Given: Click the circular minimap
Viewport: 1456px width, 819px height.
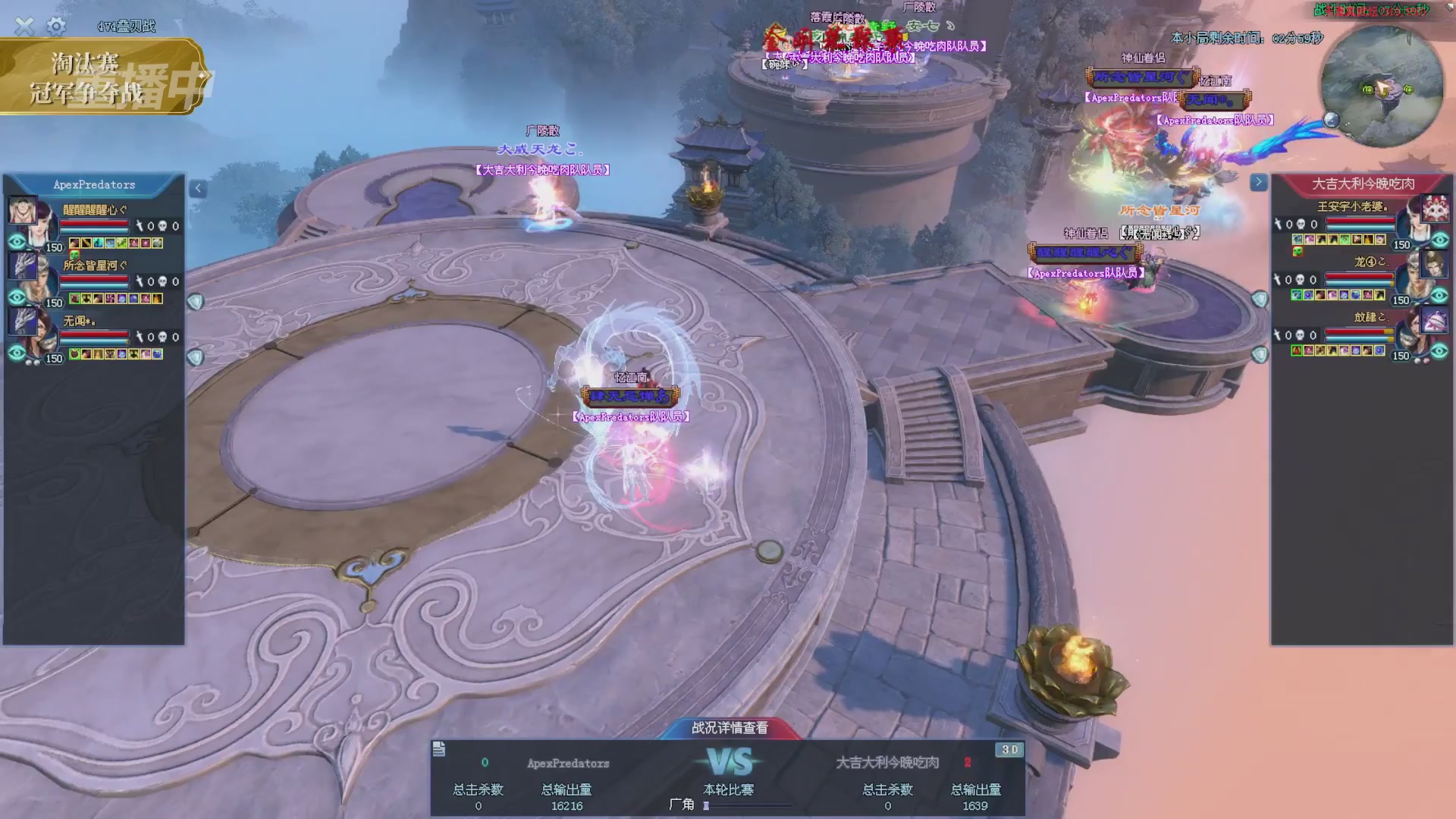Looking at the screenshot, I should [x=1382, y=87].
